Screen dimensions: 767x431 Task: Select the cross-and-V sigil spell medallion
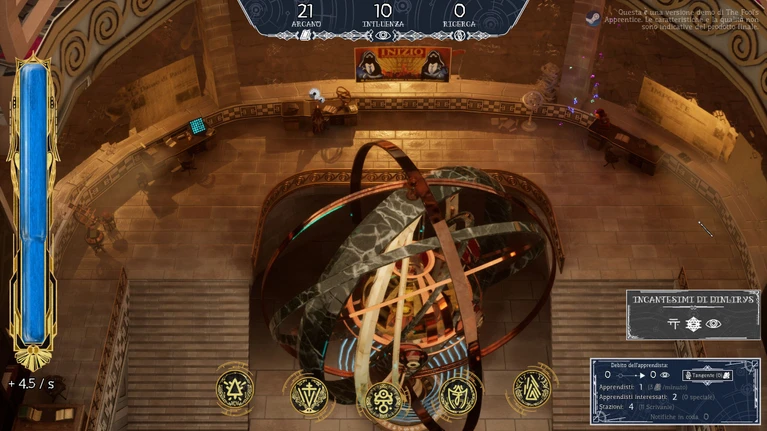tap(309, 394)
